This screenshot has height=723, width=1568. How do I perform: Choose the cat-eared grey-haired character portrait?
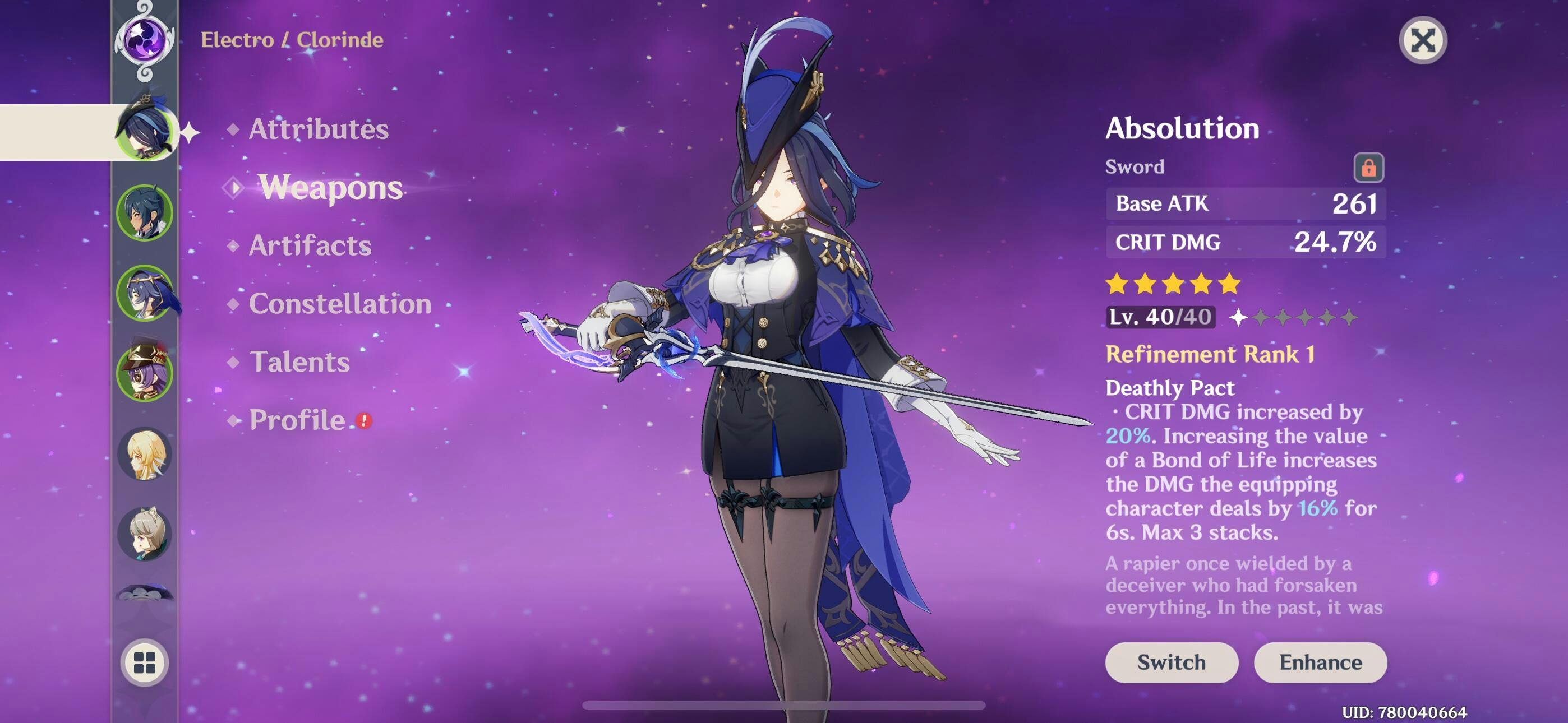pos(145,534)
